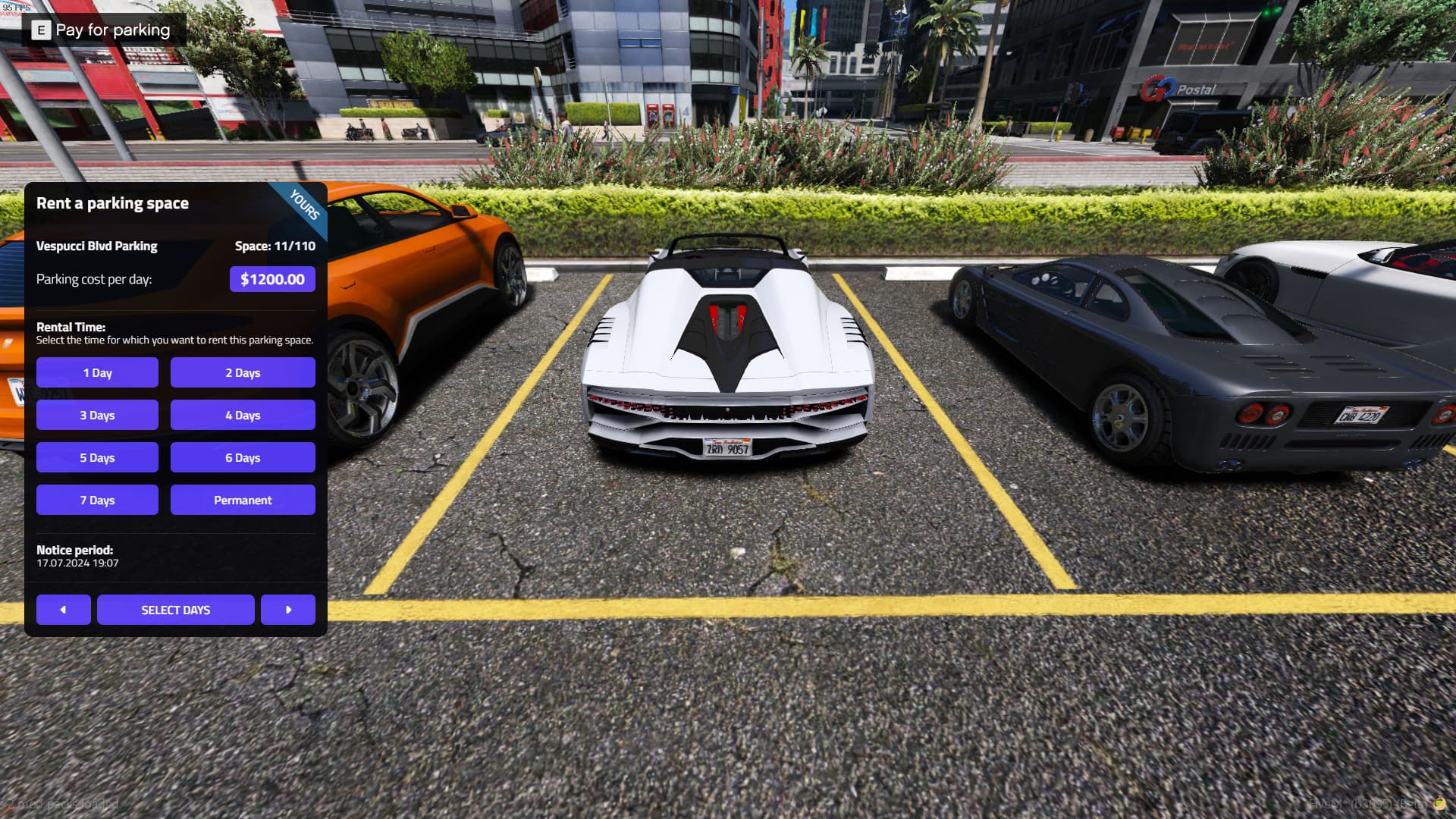This screenshot has width=1456, height=819.
Task: Choose the 2 Days rental option
Action: pyautogui.click(x=243, y=372)
